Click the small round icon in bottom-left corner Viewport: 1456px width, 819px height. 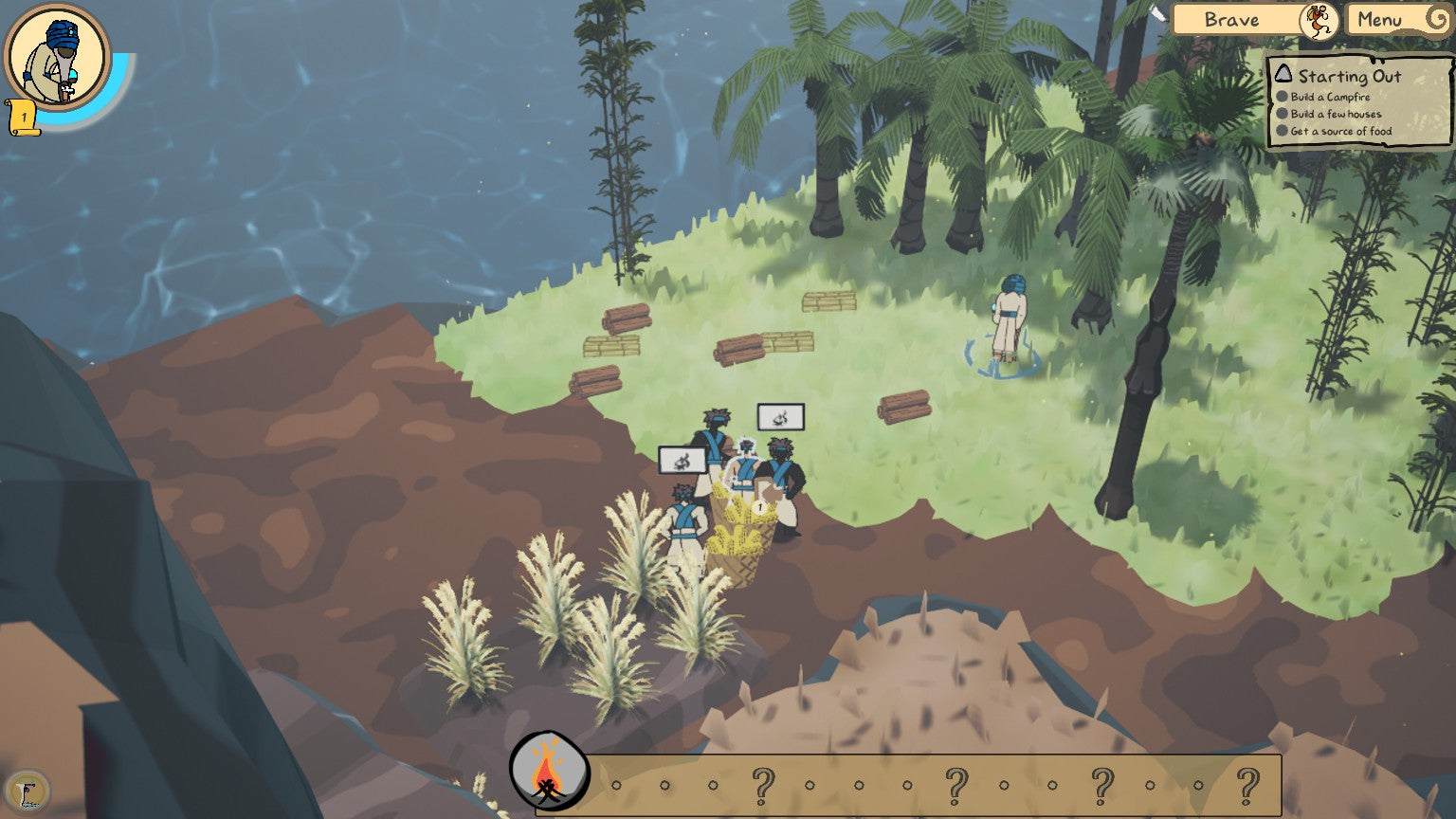point(27,792)
